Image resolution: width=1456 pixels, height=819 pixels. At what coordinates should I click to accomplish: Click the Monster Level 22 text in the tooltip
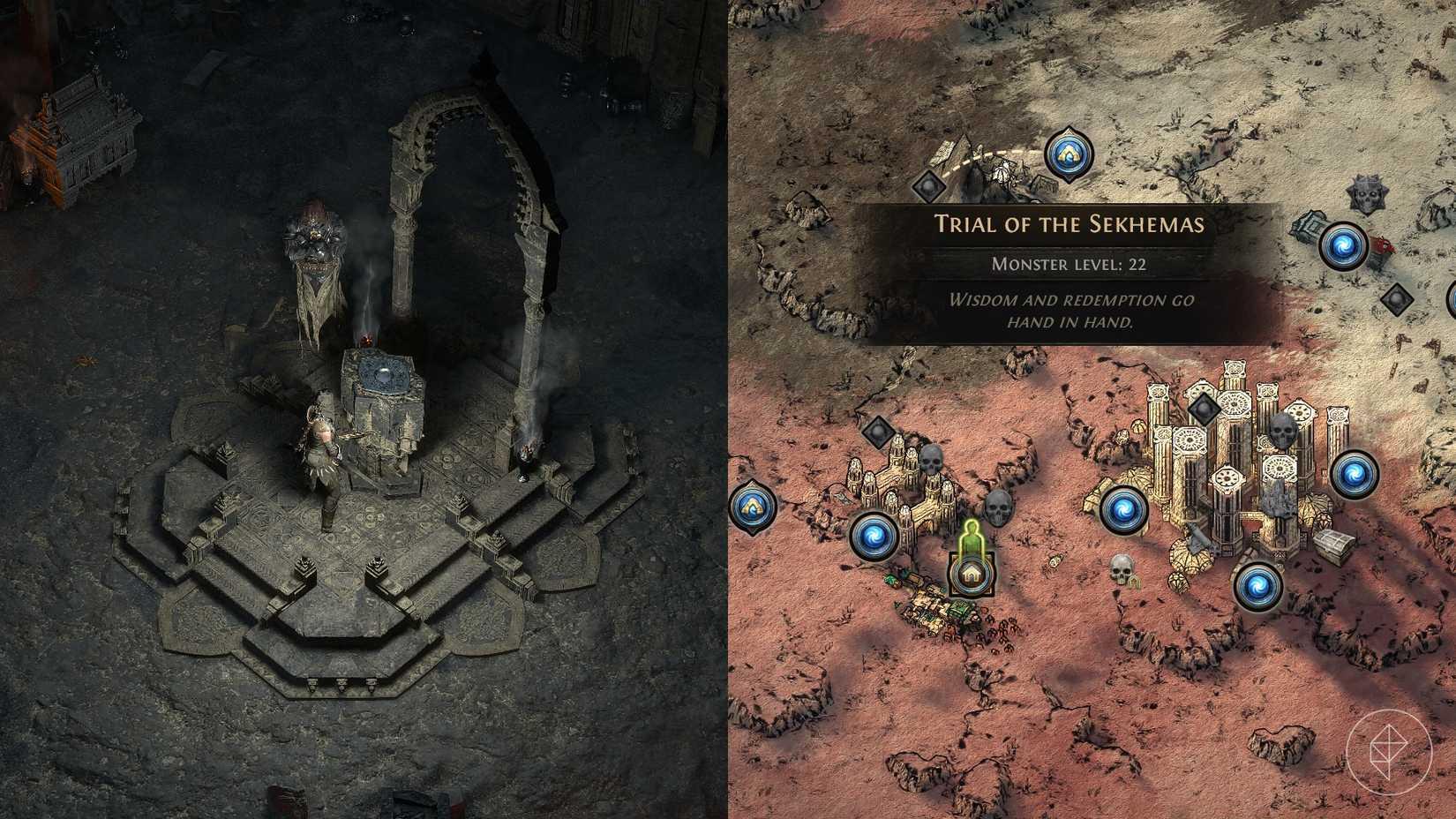click(x=1069, y=261)
